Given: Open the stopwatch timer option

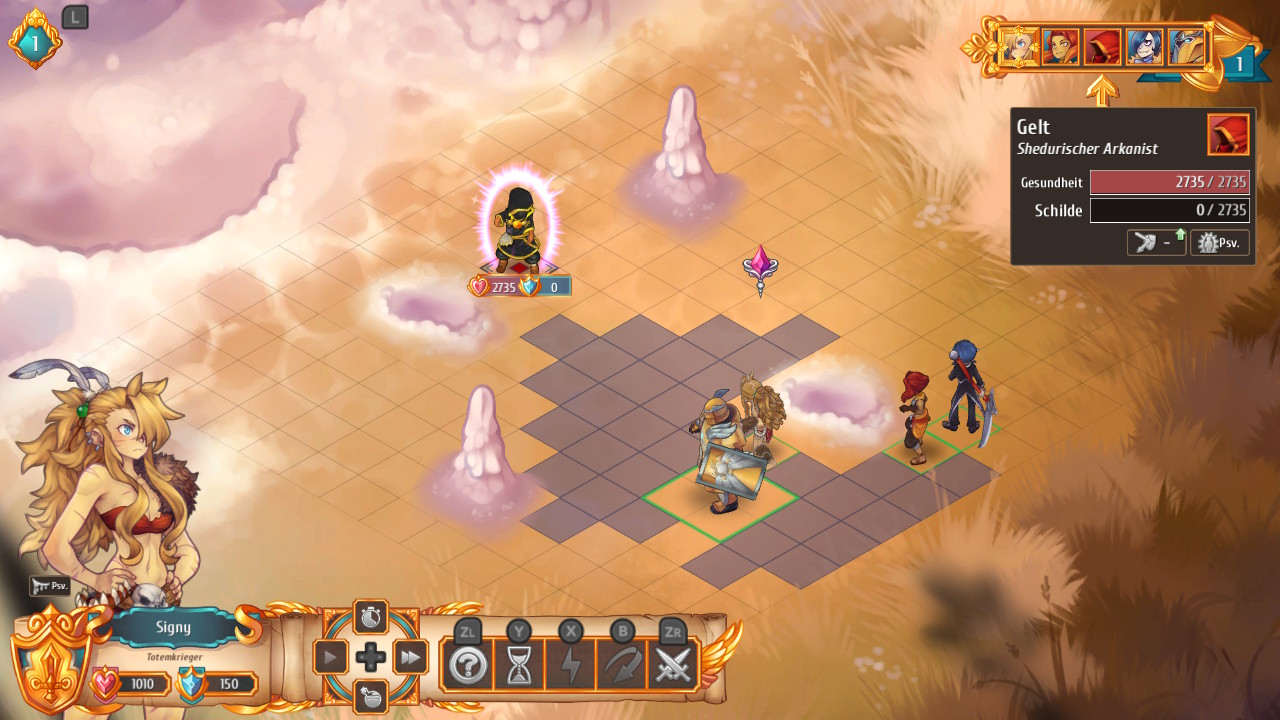Looking at the screenshot, I should 371,616.
